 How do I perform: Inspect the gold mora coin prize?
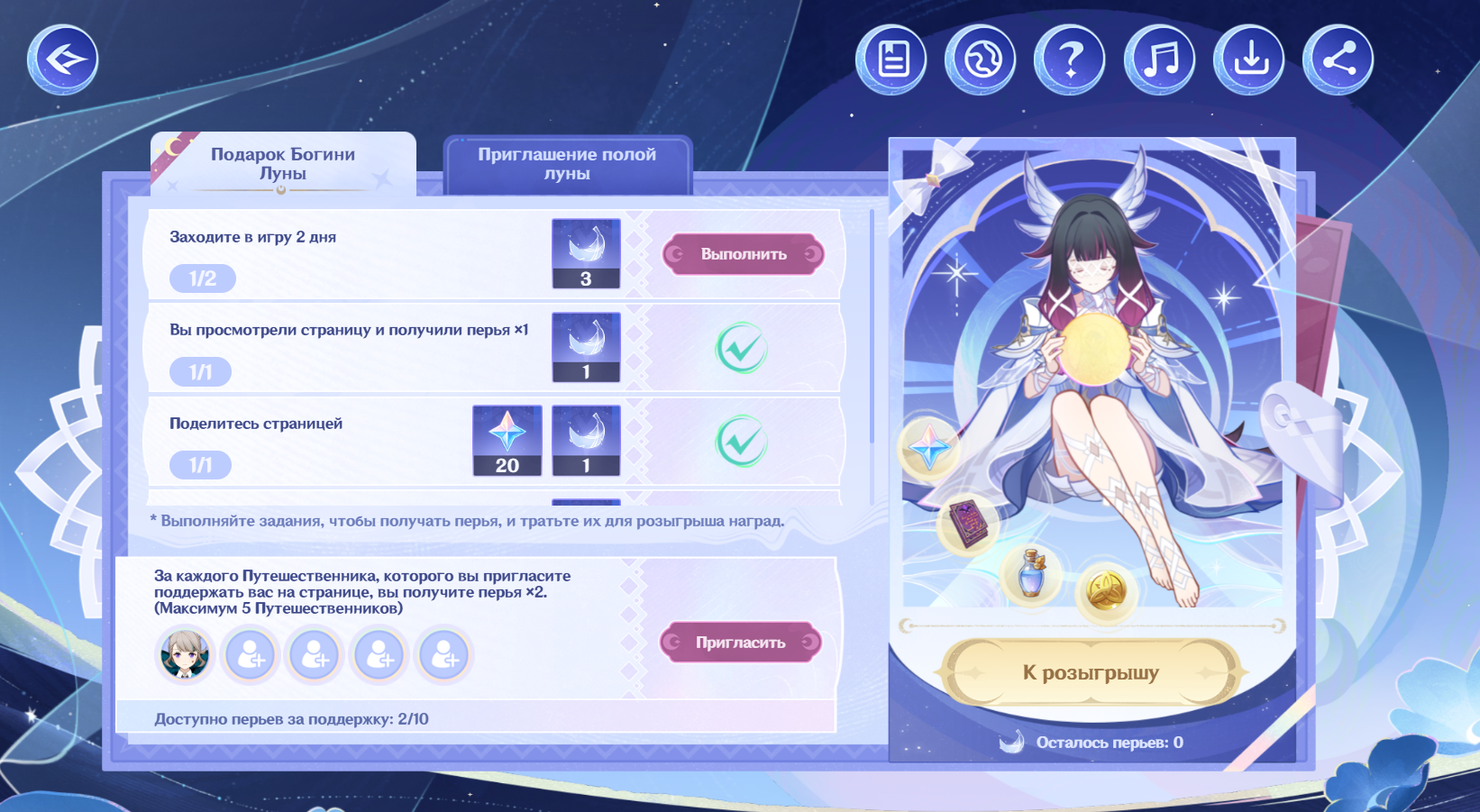tap(1106, 591)
